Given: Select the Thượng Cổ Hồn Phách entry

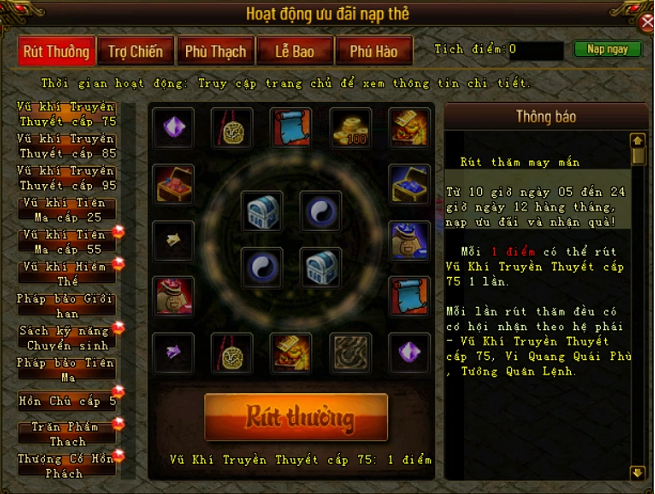Looking at the screenshot, I should (66, 465).
